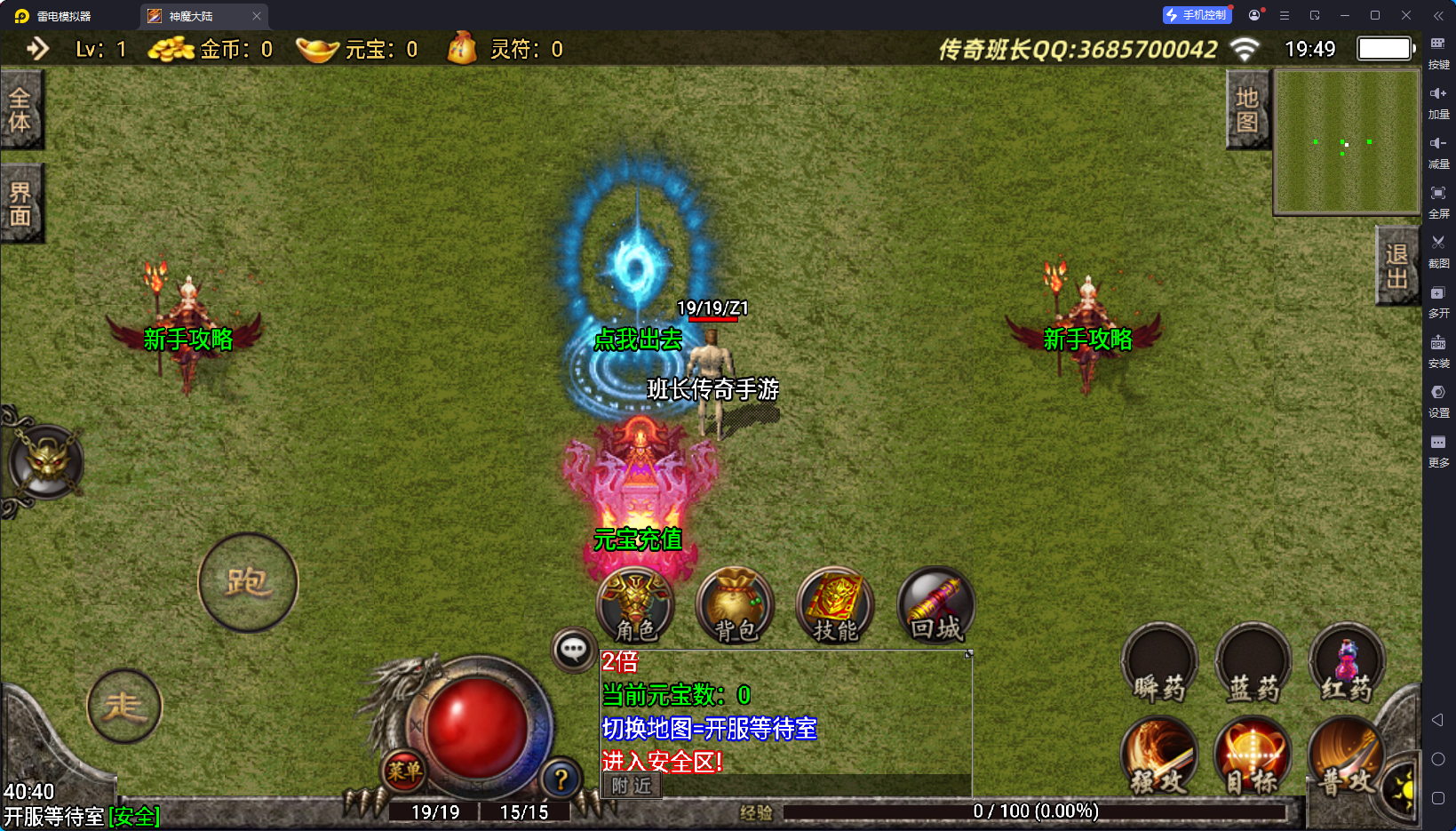Image resolution: width=1456 pixels, height=831 pixels.
Task: Click the 全体 side button
Action: pyautogui.click(x=20, y=109)
